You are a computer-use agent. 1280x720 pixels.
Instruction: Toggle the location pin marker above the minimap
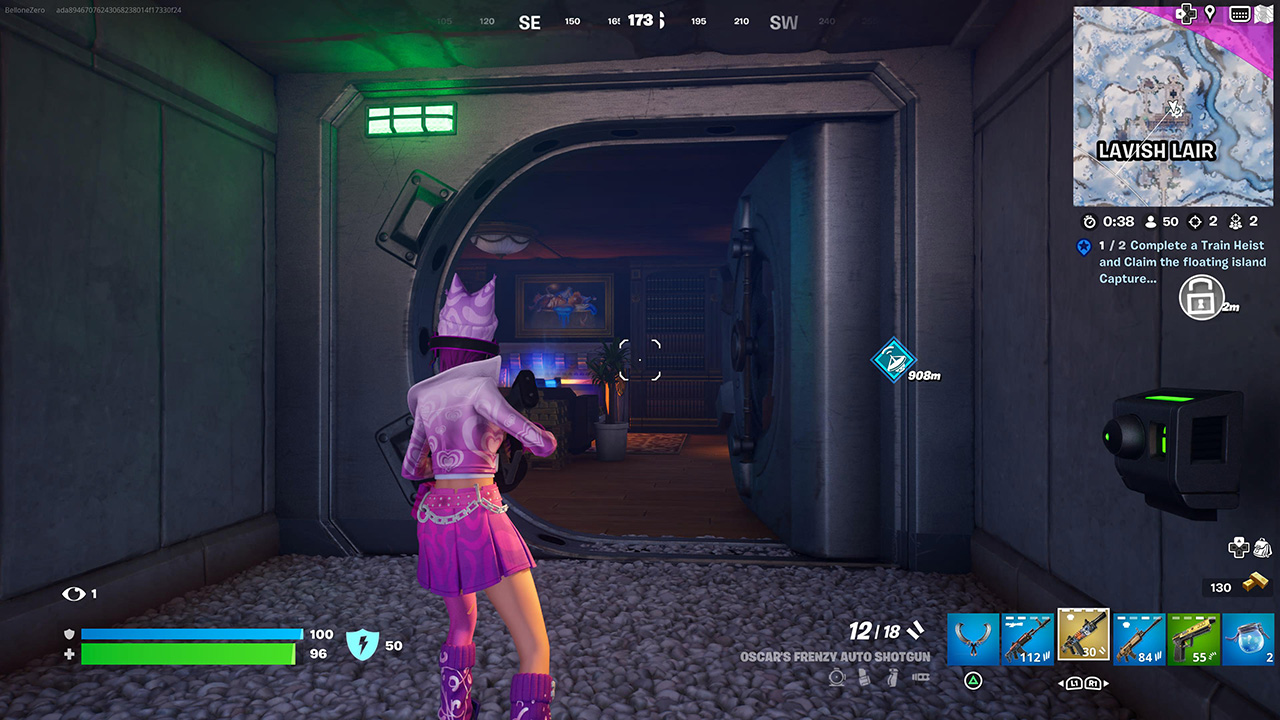click(1211, 14)
